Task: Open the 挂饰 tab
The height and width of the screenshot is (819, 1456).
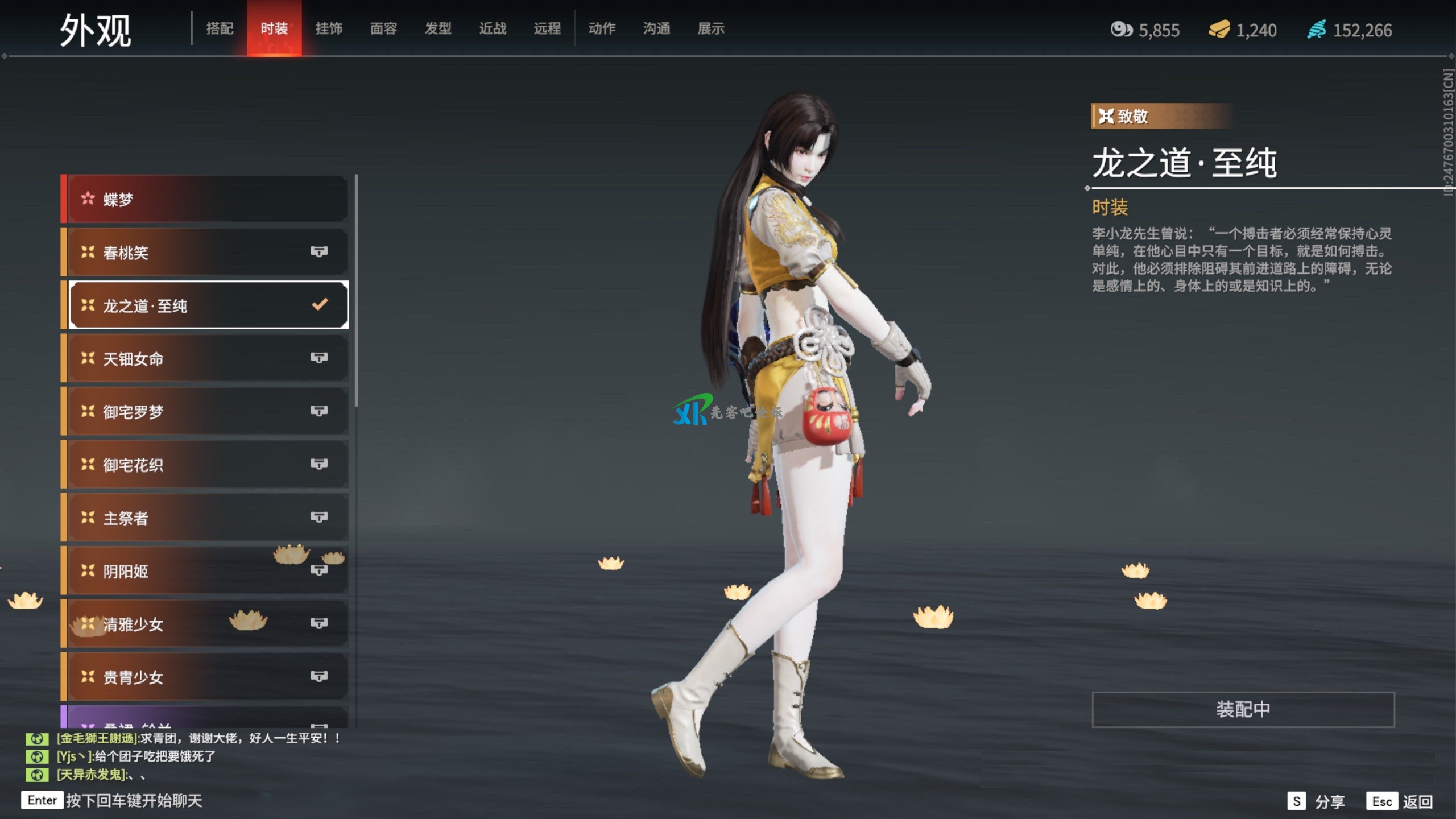Action: [329, 28]
